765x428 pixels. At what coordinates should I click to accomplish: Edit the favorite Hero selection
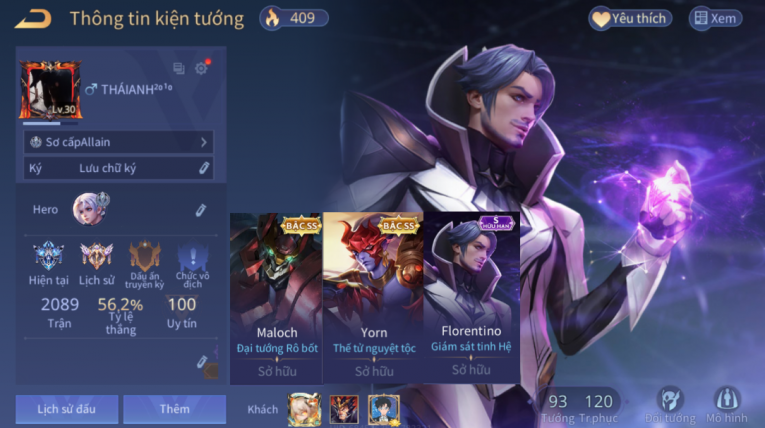[x=200, y=210]
